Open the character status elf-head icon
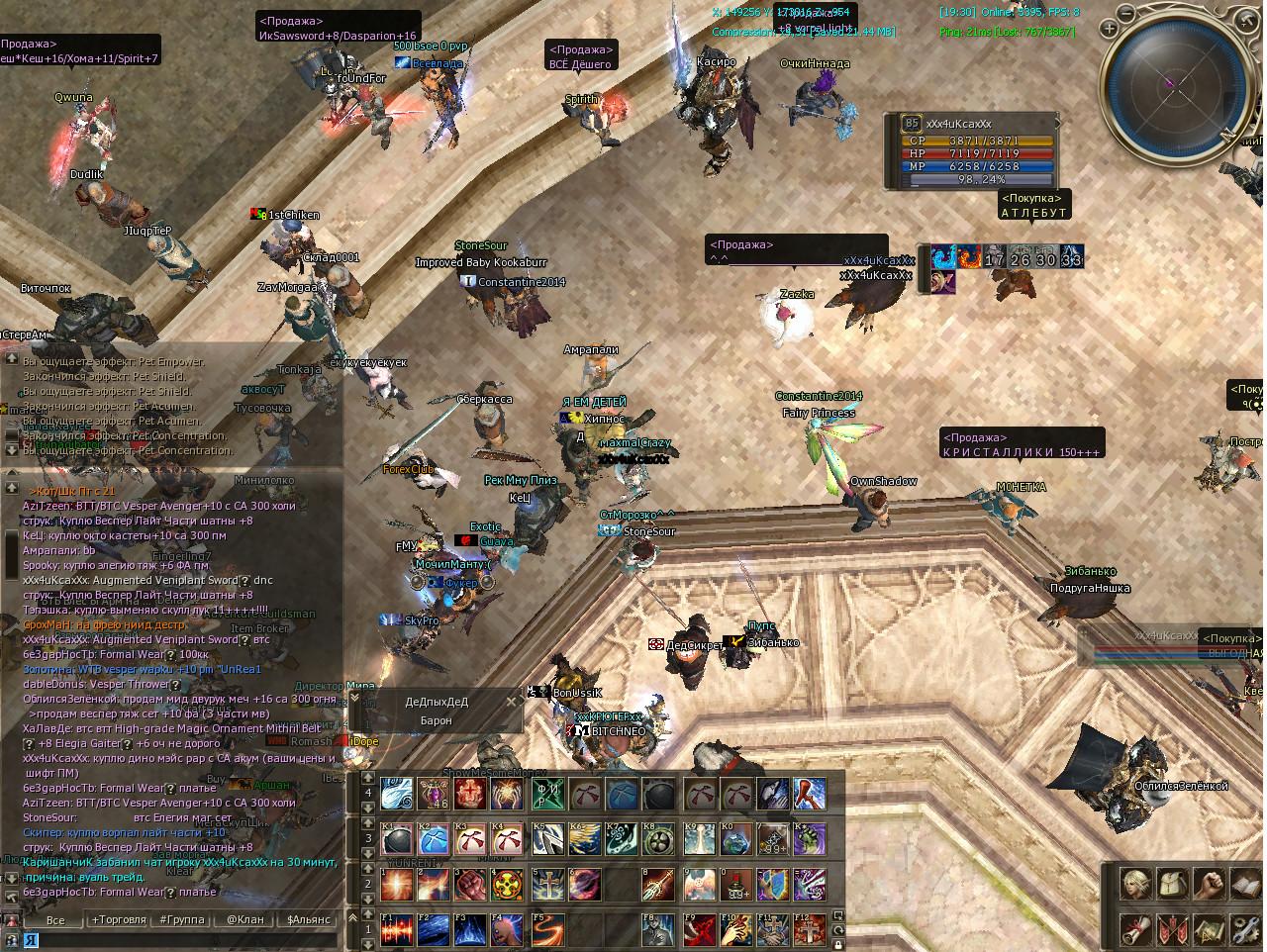 [1137, 883]
